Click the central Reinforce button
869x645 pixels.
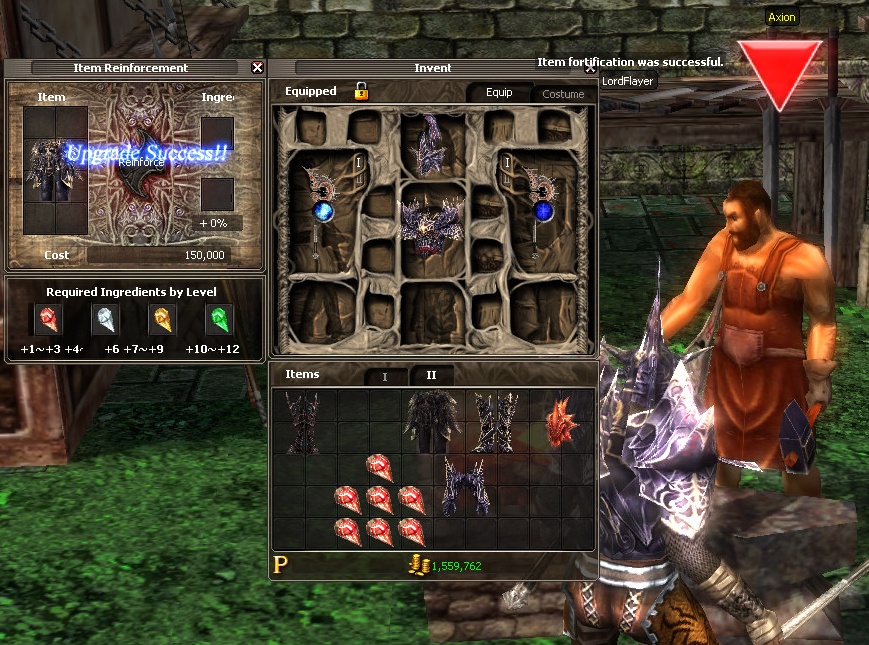point(140,162)
